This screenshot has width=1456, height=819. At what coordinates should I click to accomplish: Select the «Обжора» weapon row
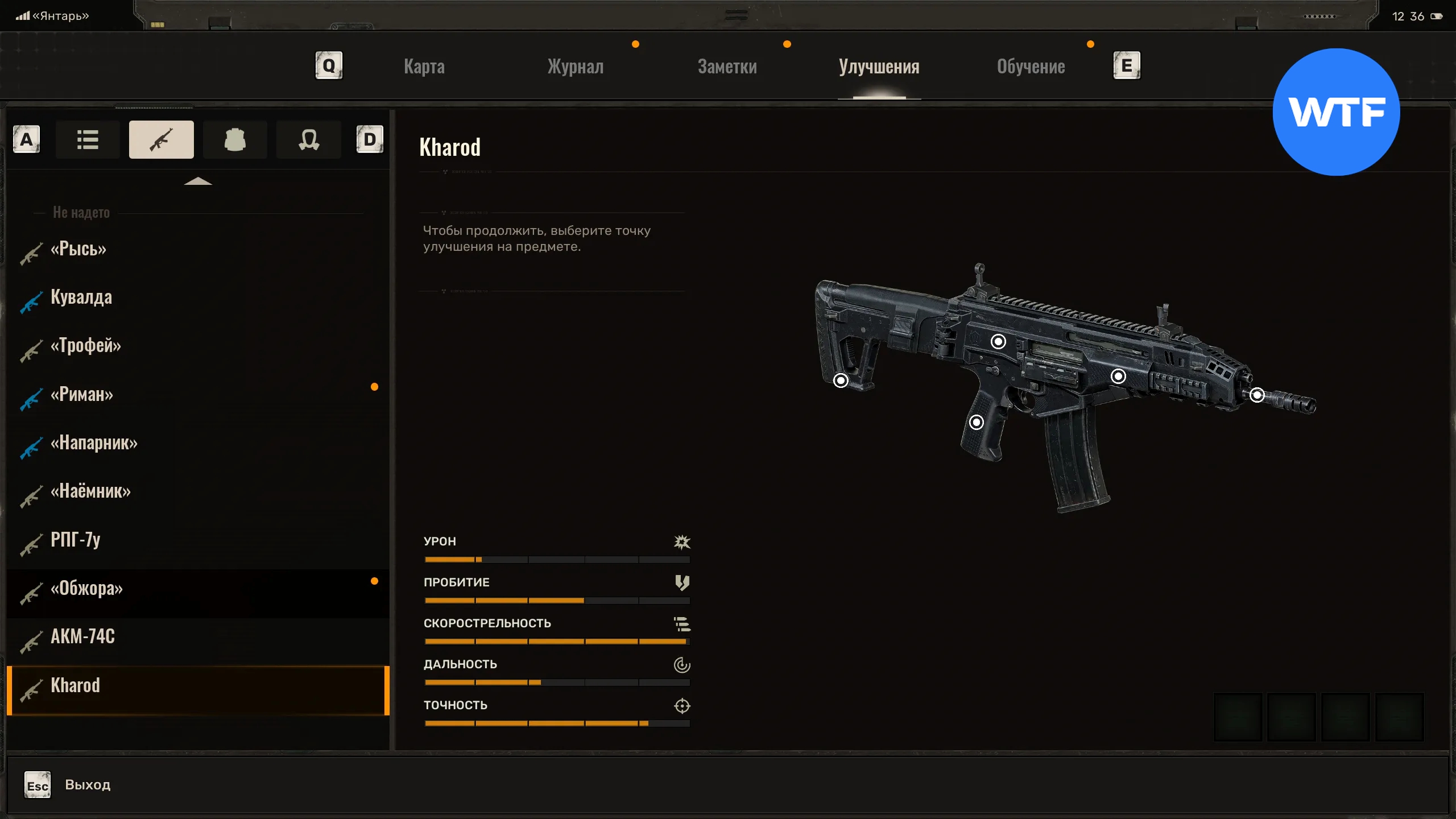point(86,589)
